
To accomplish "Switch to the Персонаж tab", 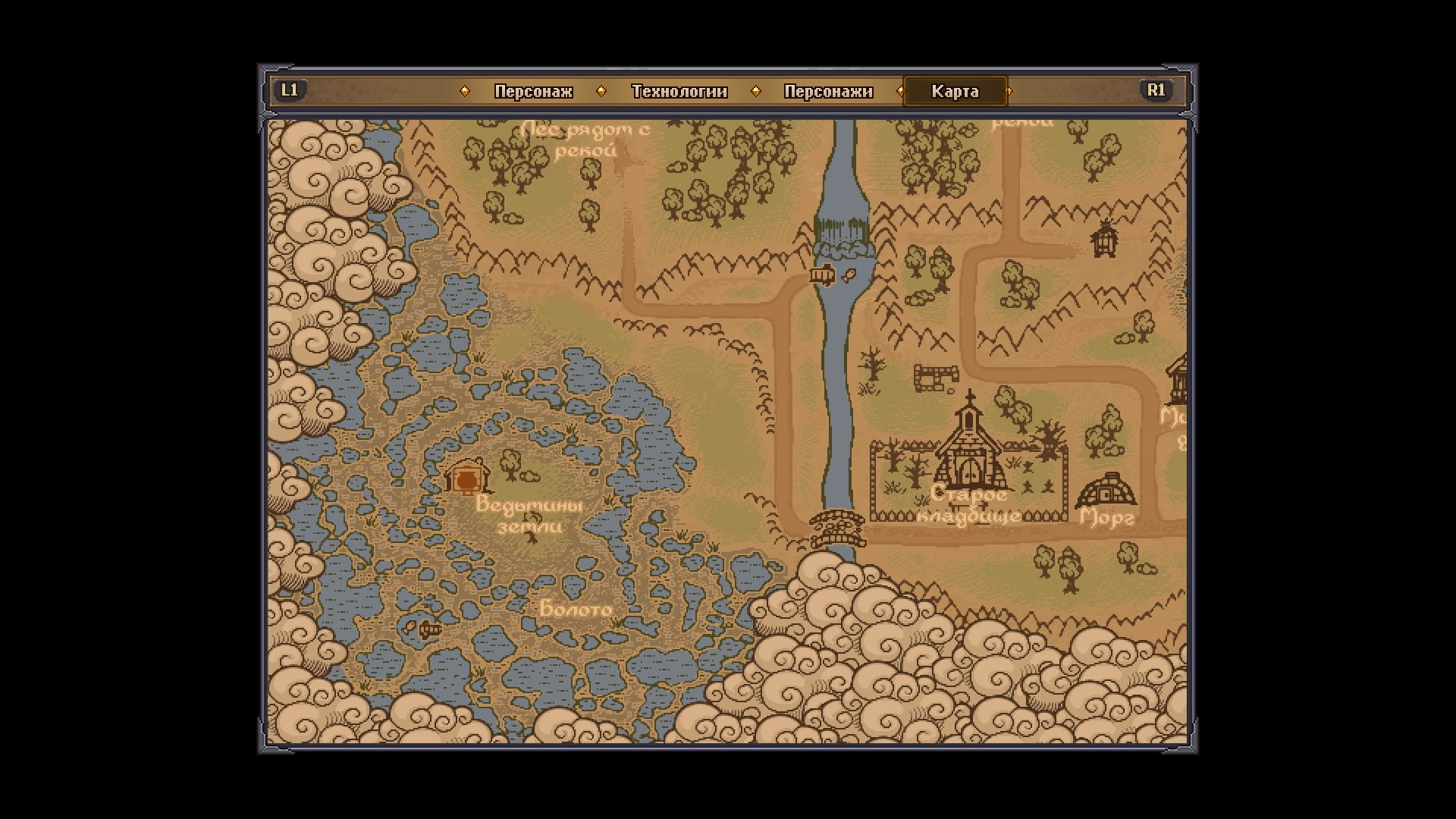I will coord(533,92).
